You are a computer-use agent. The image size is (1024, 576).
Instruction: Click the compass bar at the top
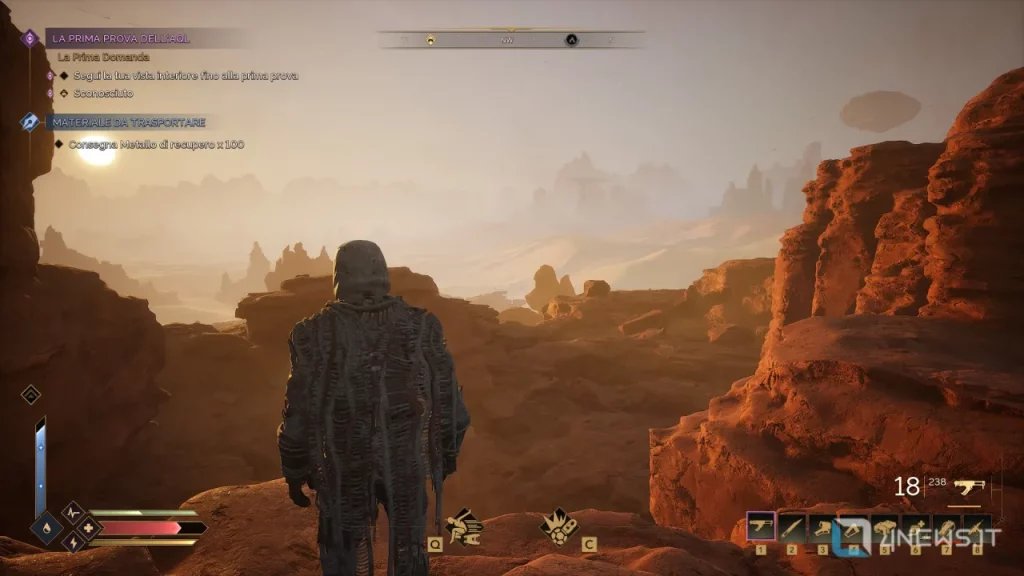511,40
